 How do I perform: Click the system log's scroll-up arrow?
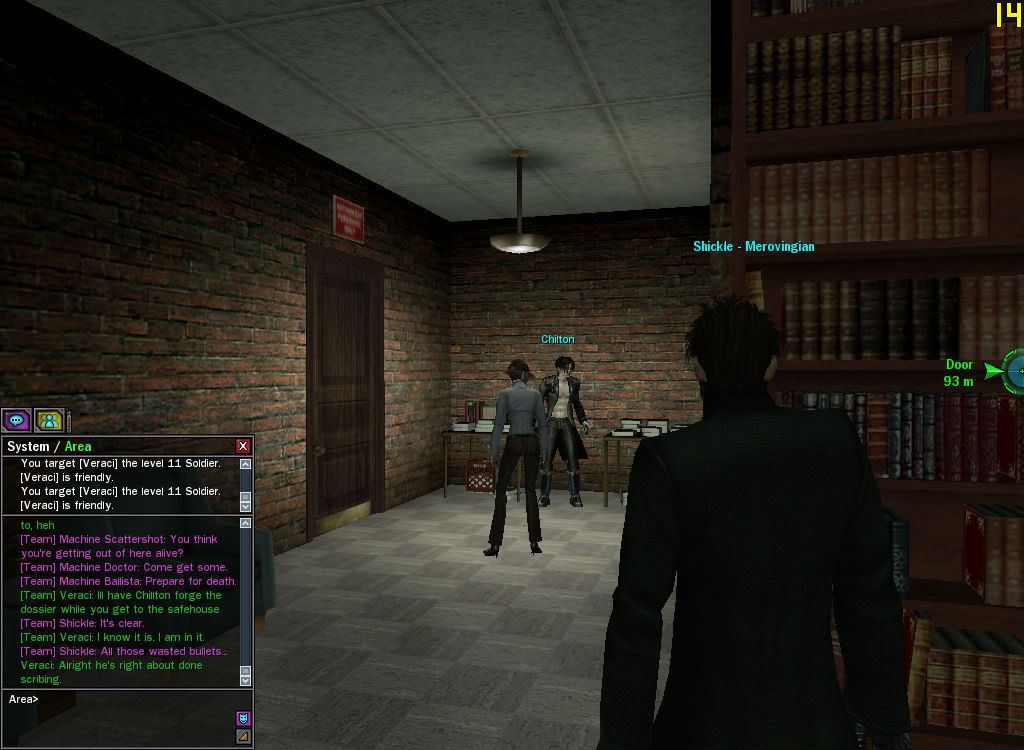(245, 464)
